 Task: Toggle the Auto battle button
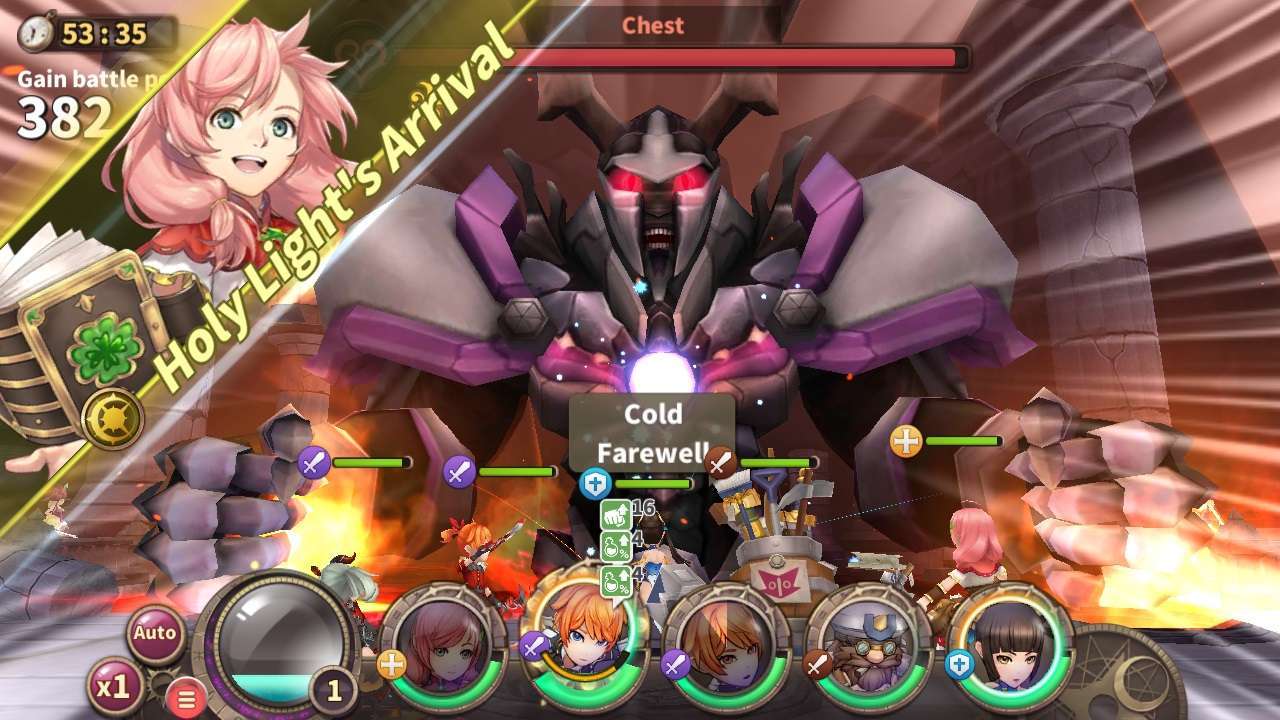coord(156,633)
